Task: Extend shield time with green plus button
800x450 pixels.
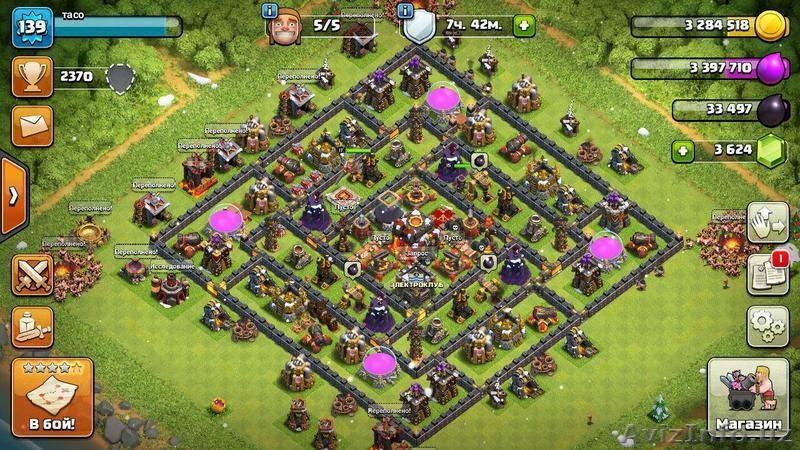Action: click(520, 26)
